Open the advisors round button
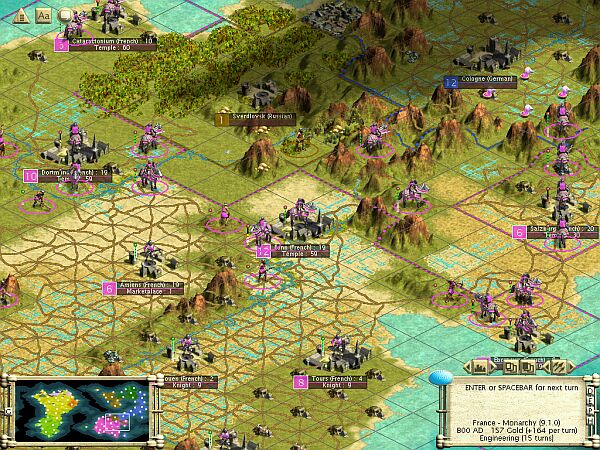The height and width of the screenshot is (450, 600). pyautogui.click(x=66, y=15)
